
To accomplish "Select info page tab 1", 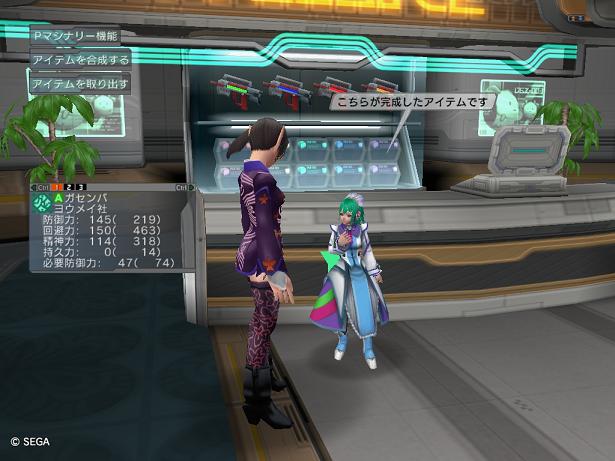I will tap(58, 187).
